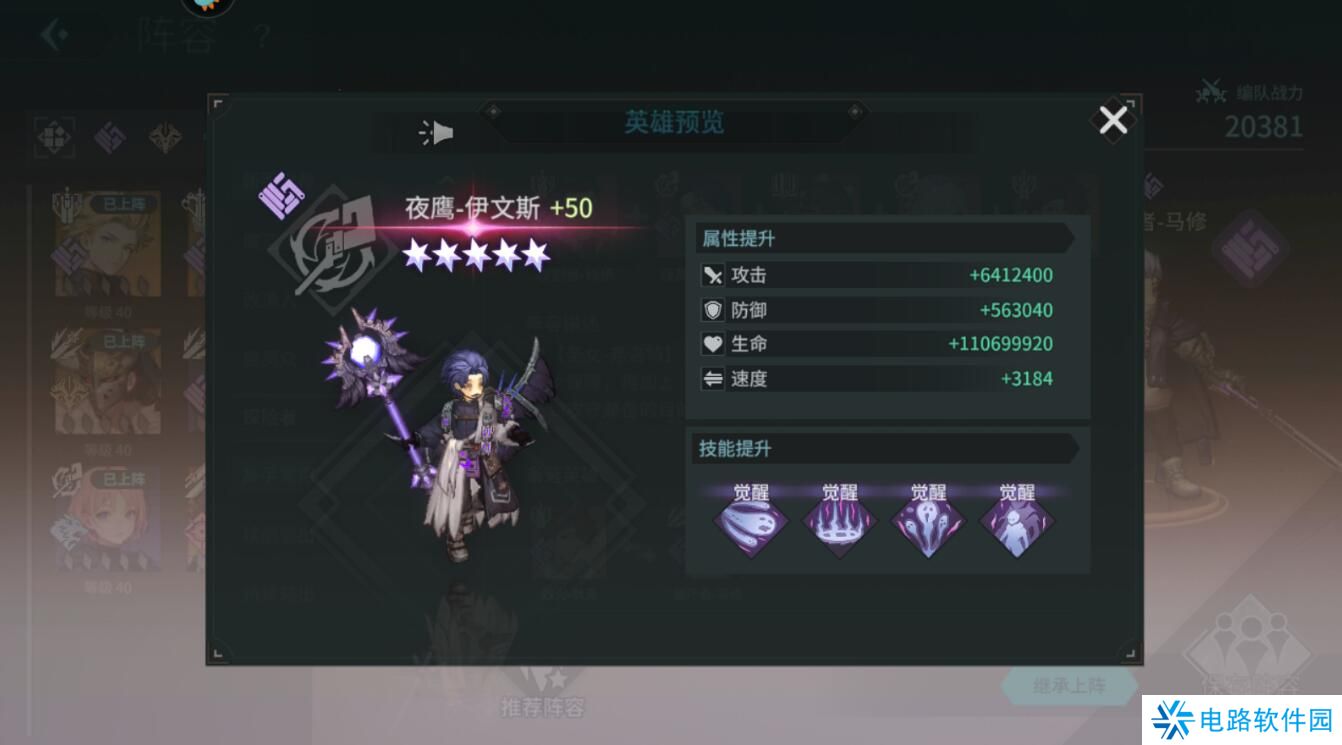The image size is (1342, 745).
Task: Click the hero class emblem beside the name
Action: pyautogui.click(x=333, y=245)
